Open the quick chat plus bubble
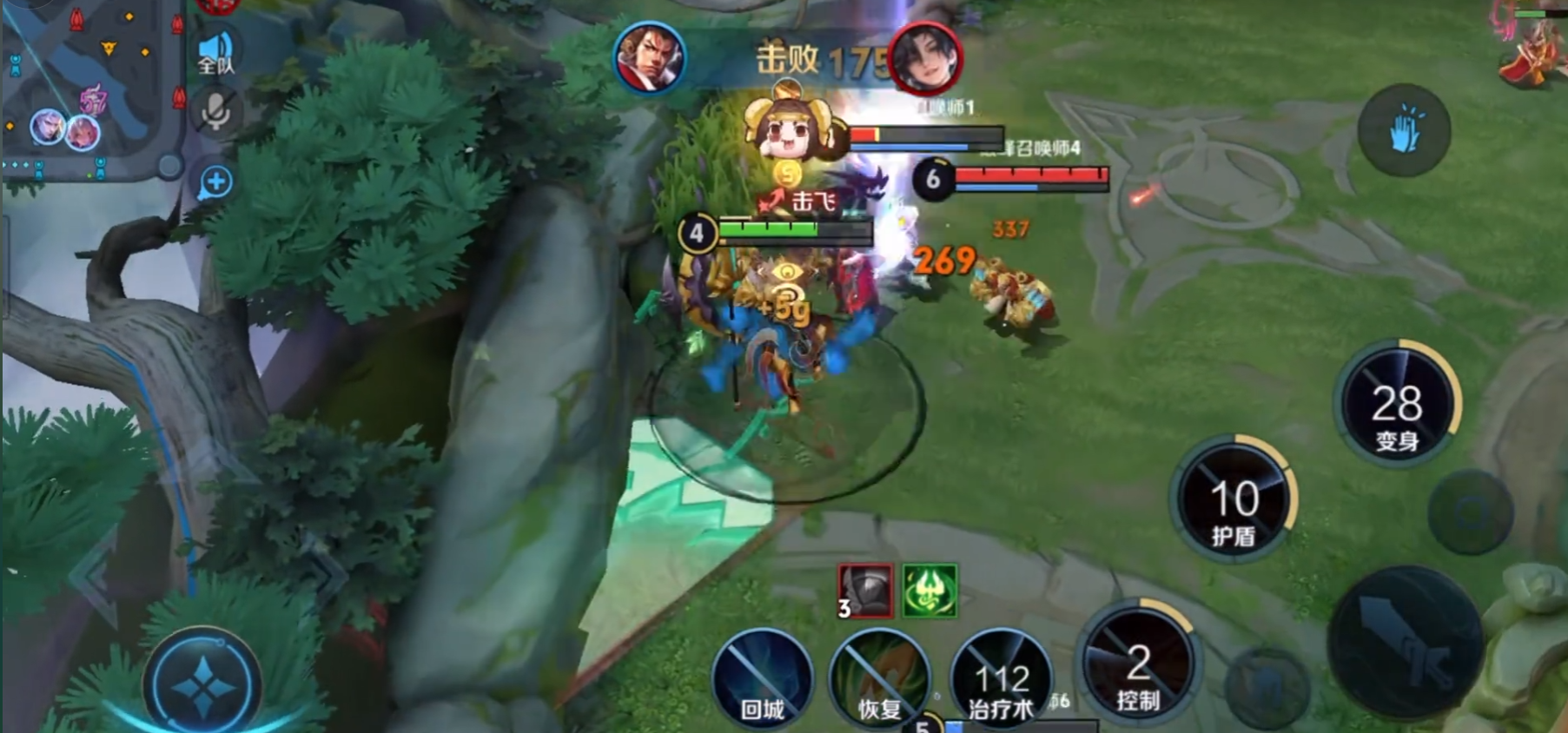This screenshot has width=1568, height=733. [216, 182]
